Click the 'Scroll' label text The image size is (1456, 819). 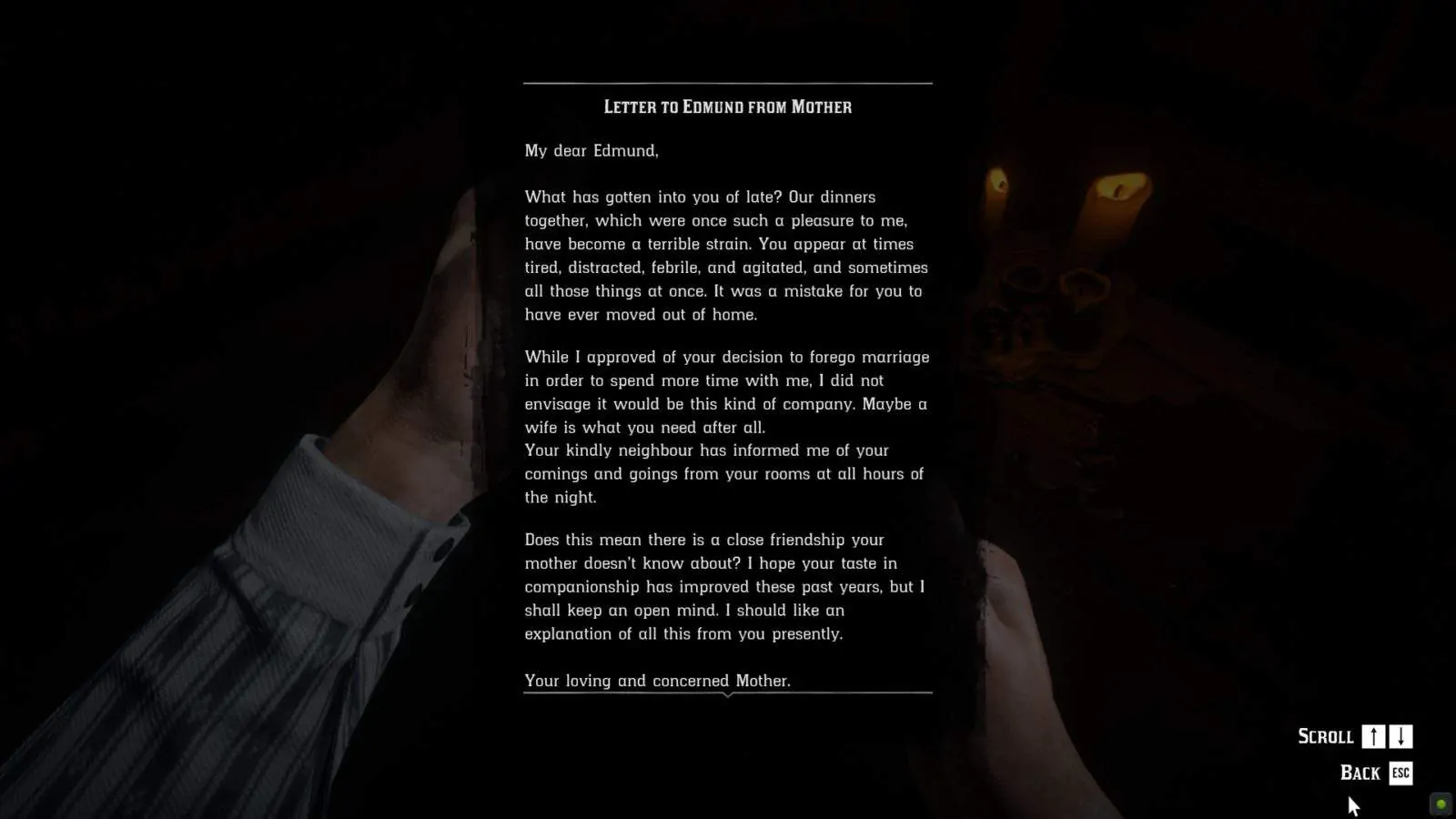click(1326, 736)
